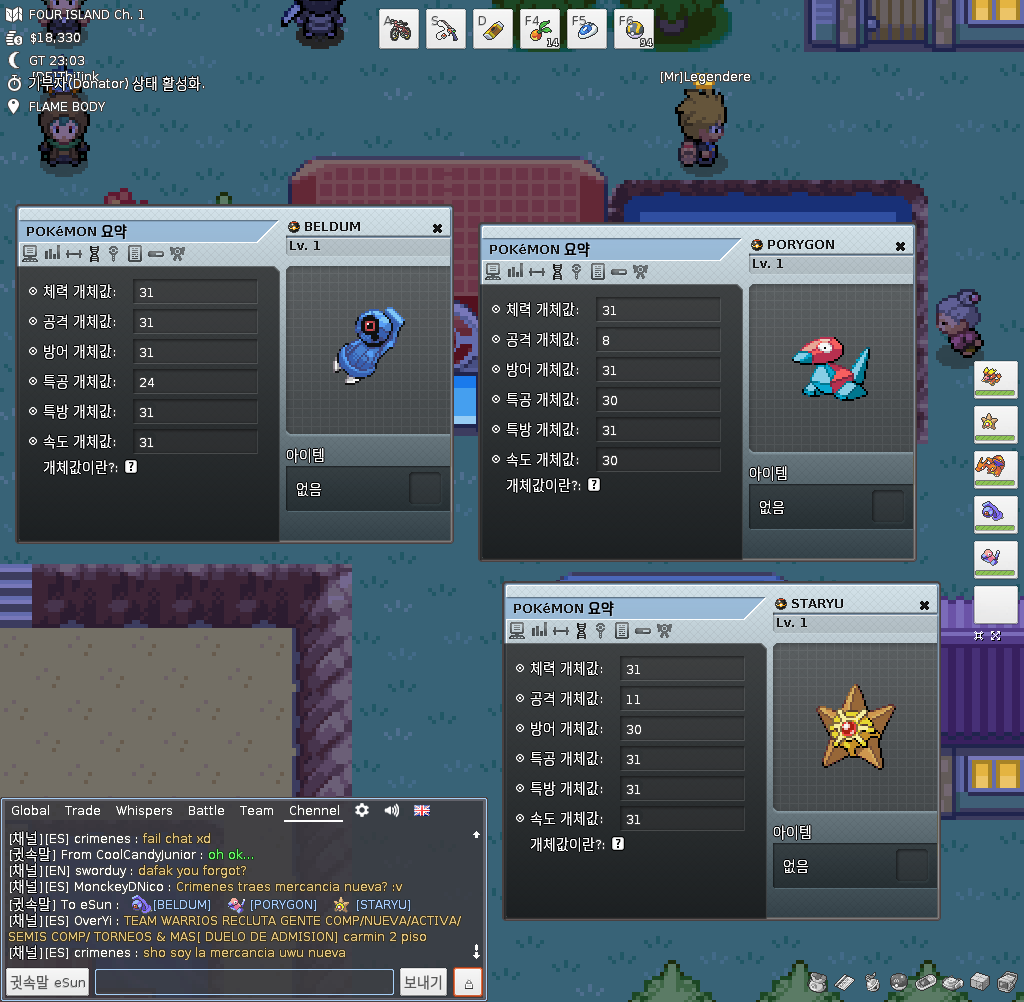The image size is (1024, 1002).
Task: Click the 보내기 send button
Action: coord(423,982)
